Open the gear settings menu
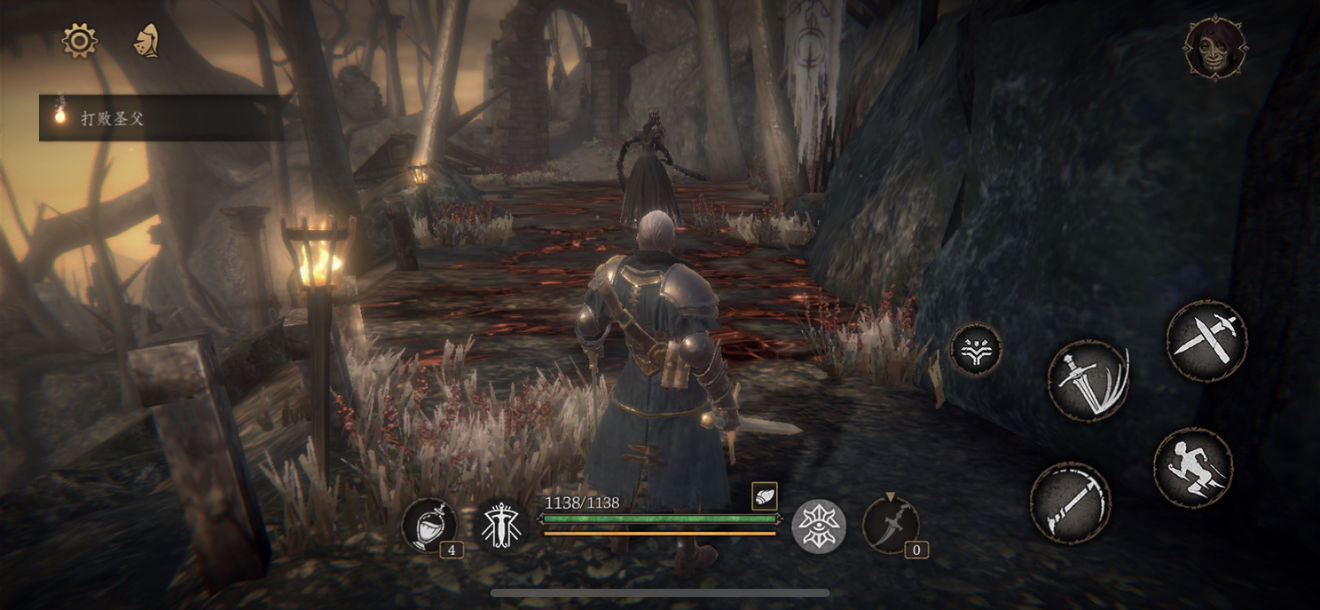Viewport: 1320px width, 610px height. [79, 40]
